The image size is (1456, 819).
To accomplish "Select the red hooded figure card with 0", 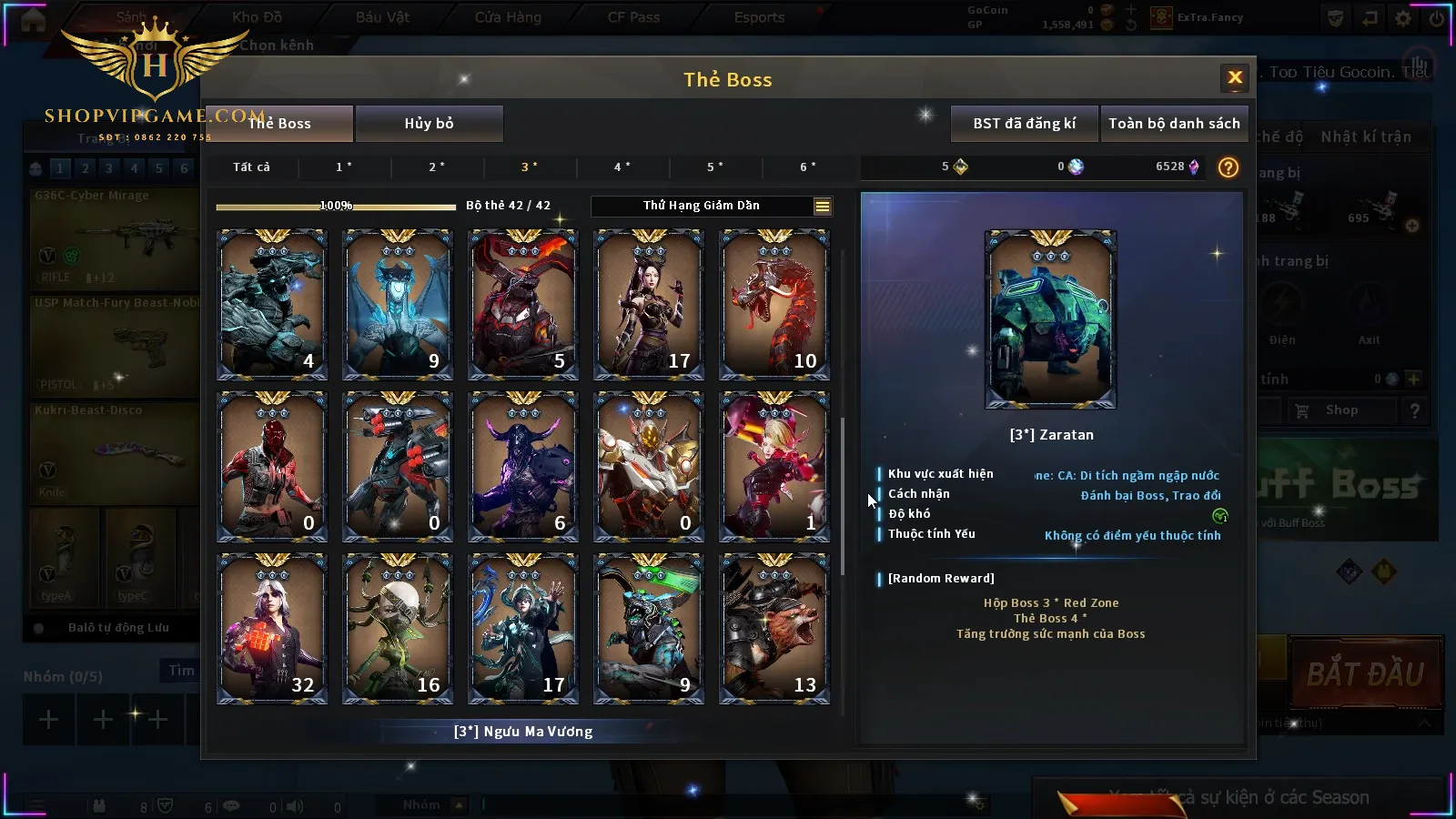I will [272, 467].
